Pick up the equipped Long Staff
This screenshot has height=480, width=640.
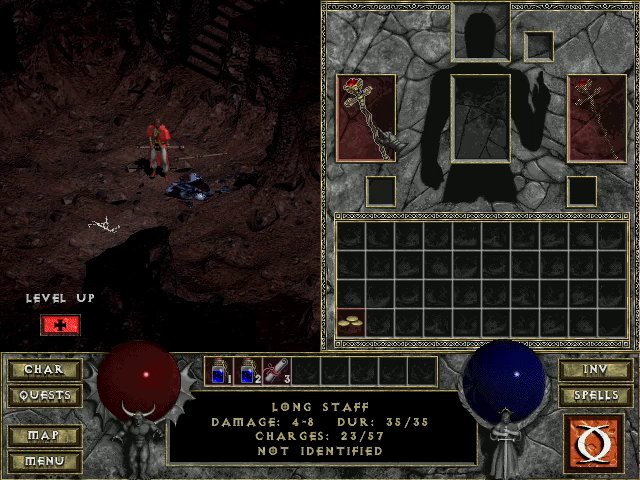(x=366, y=118)
